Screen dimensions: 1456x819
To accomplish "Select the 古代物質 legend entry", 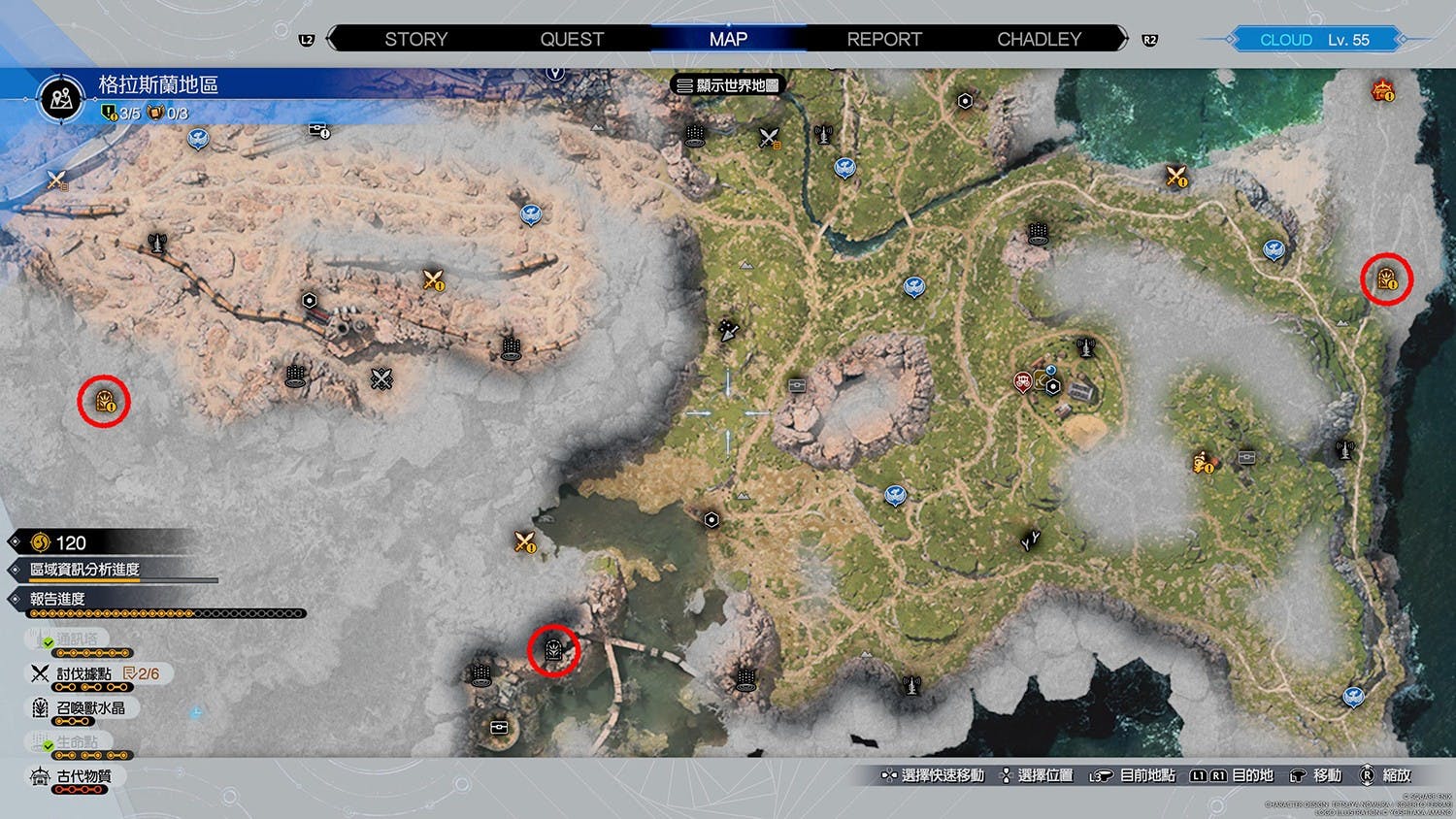I will pos(83,776).
